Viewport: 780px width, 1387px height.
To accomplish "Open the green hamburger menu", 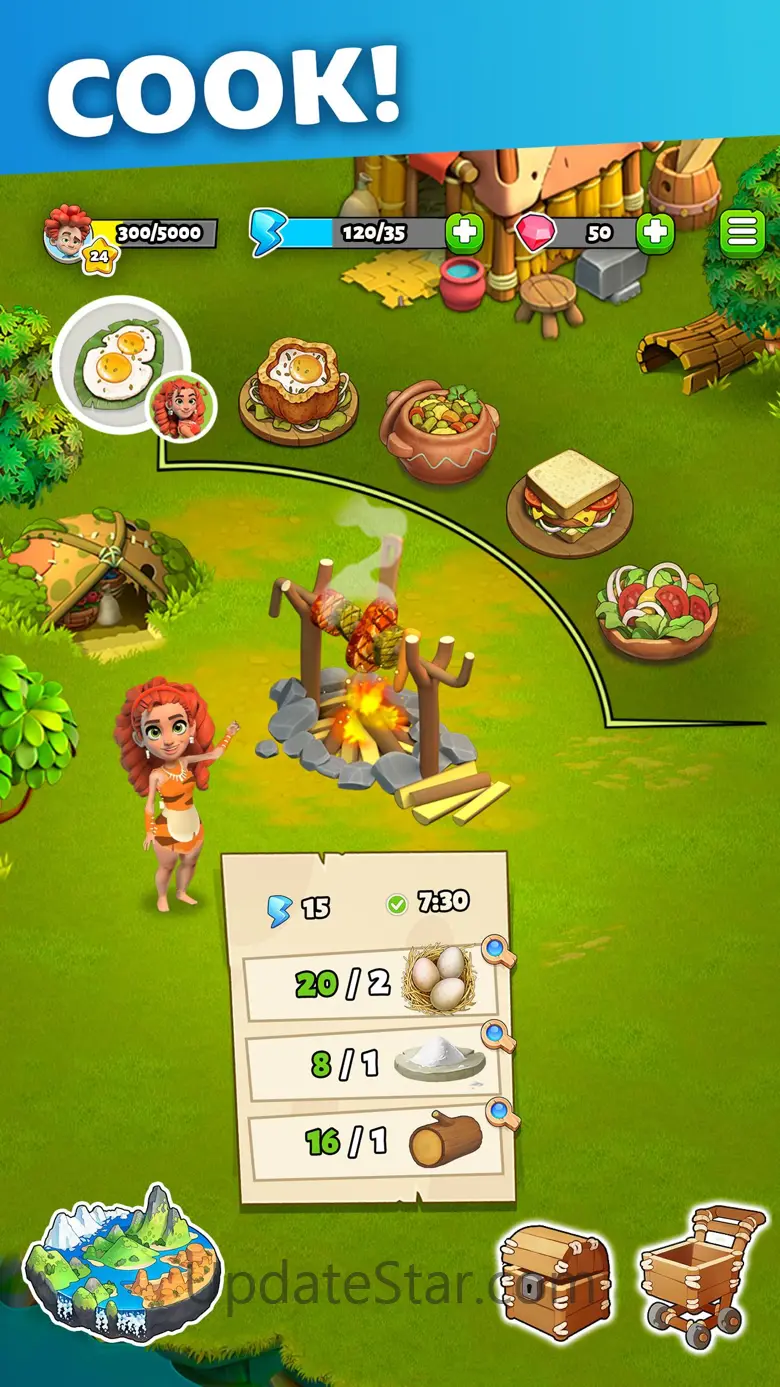I will [x=741, y=233].
